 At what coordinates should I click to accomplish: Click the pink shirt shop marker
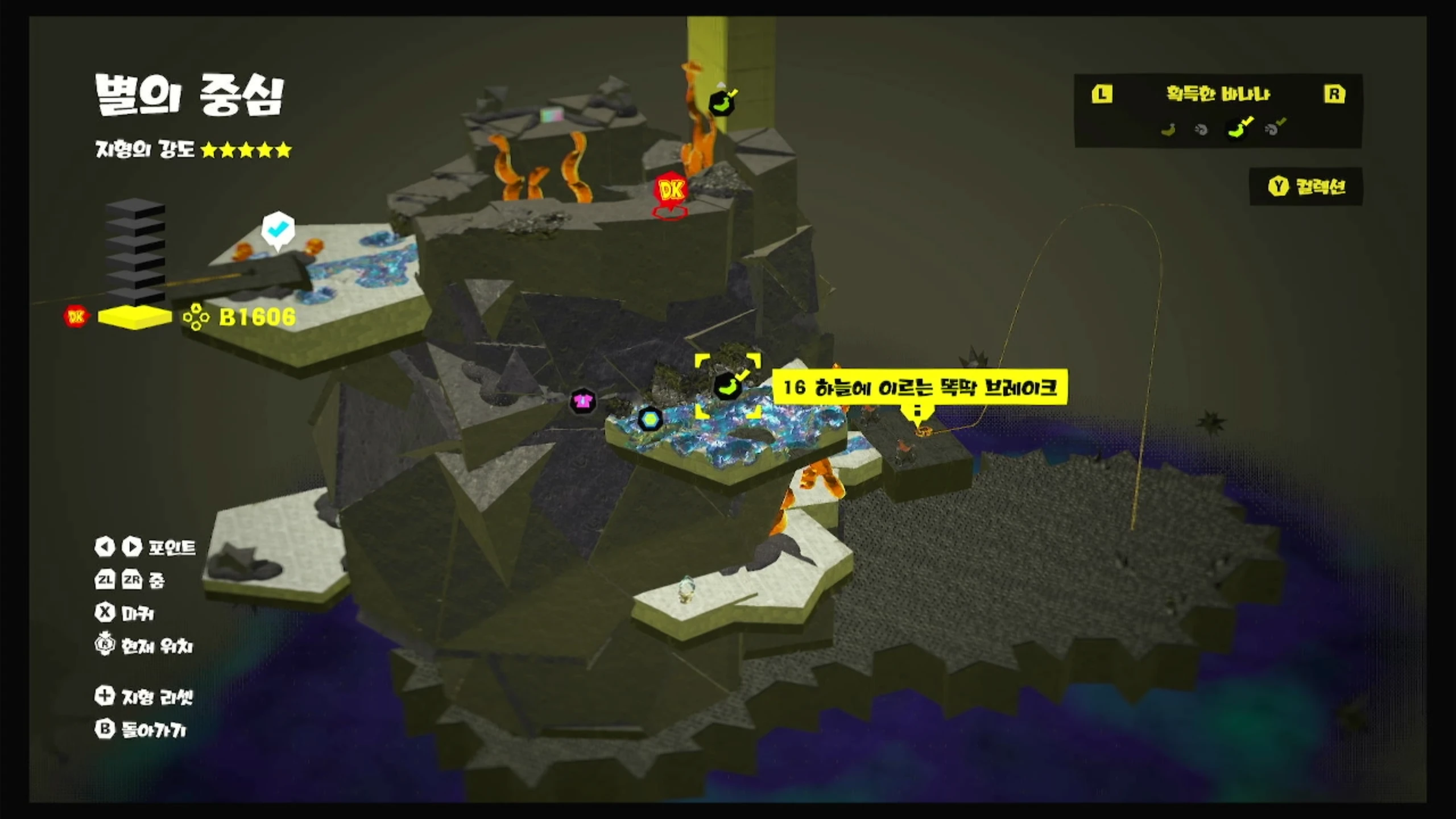[x=582, y=401]
